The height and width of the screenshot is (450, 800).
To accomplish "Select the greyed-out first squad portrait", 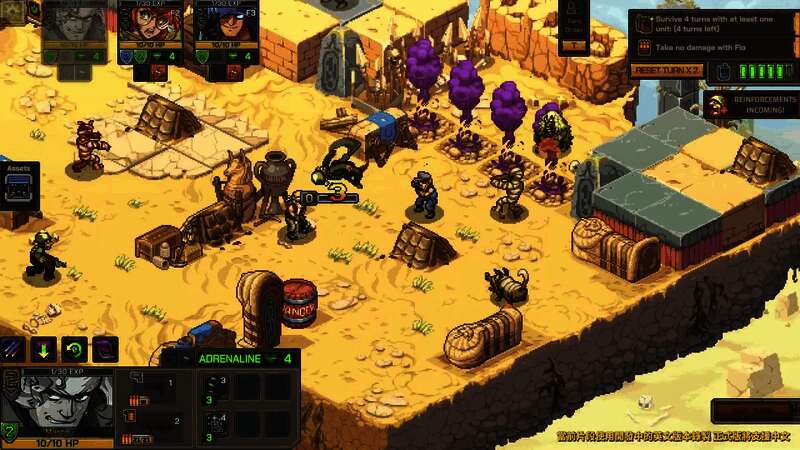I will (x=74, y=22).
